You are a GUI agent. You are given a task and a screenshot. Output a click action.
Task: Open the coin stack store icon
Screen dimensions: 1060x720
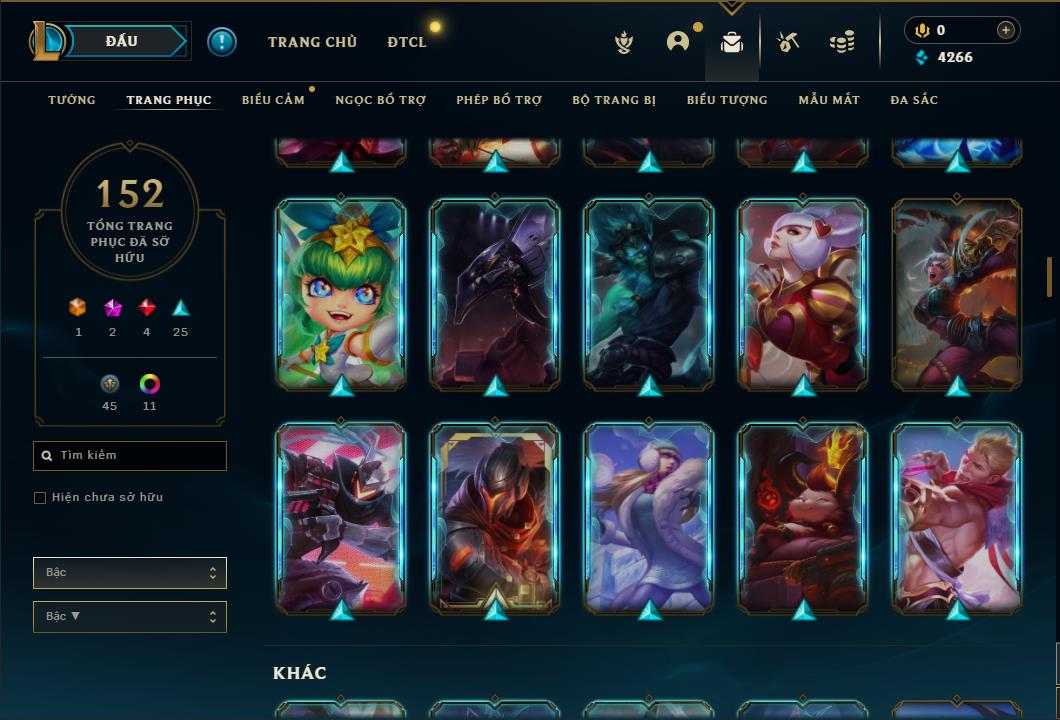[842, 42]
